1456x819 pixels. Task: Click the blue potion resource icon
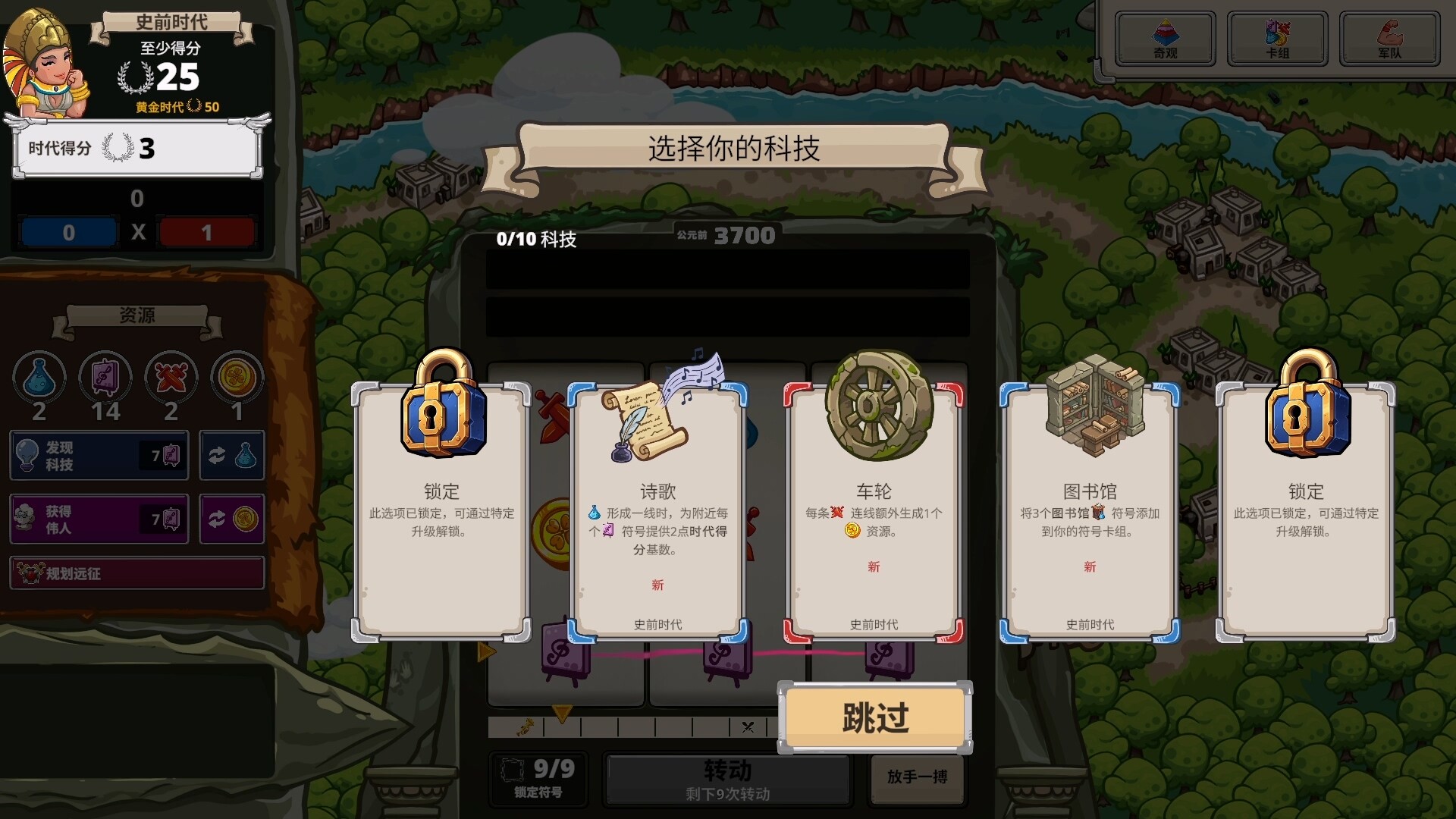click(x=38, y=377)
